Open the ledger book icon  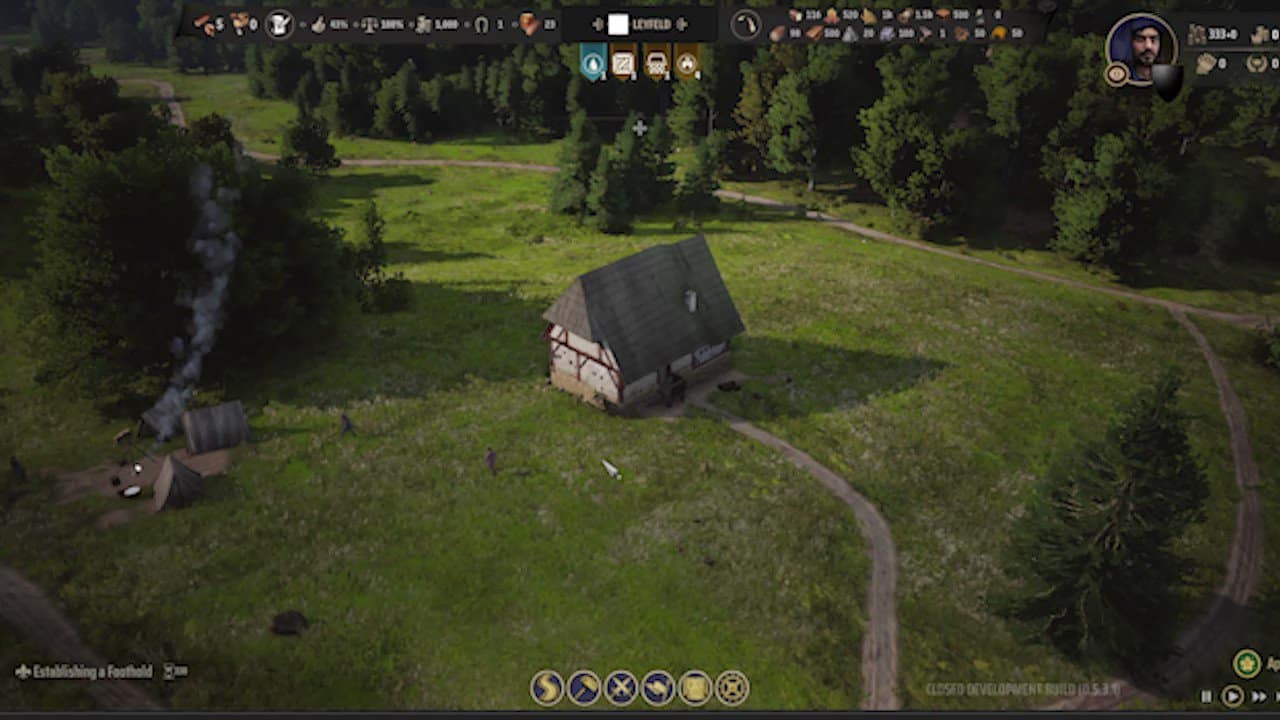(x=694, y=685)
